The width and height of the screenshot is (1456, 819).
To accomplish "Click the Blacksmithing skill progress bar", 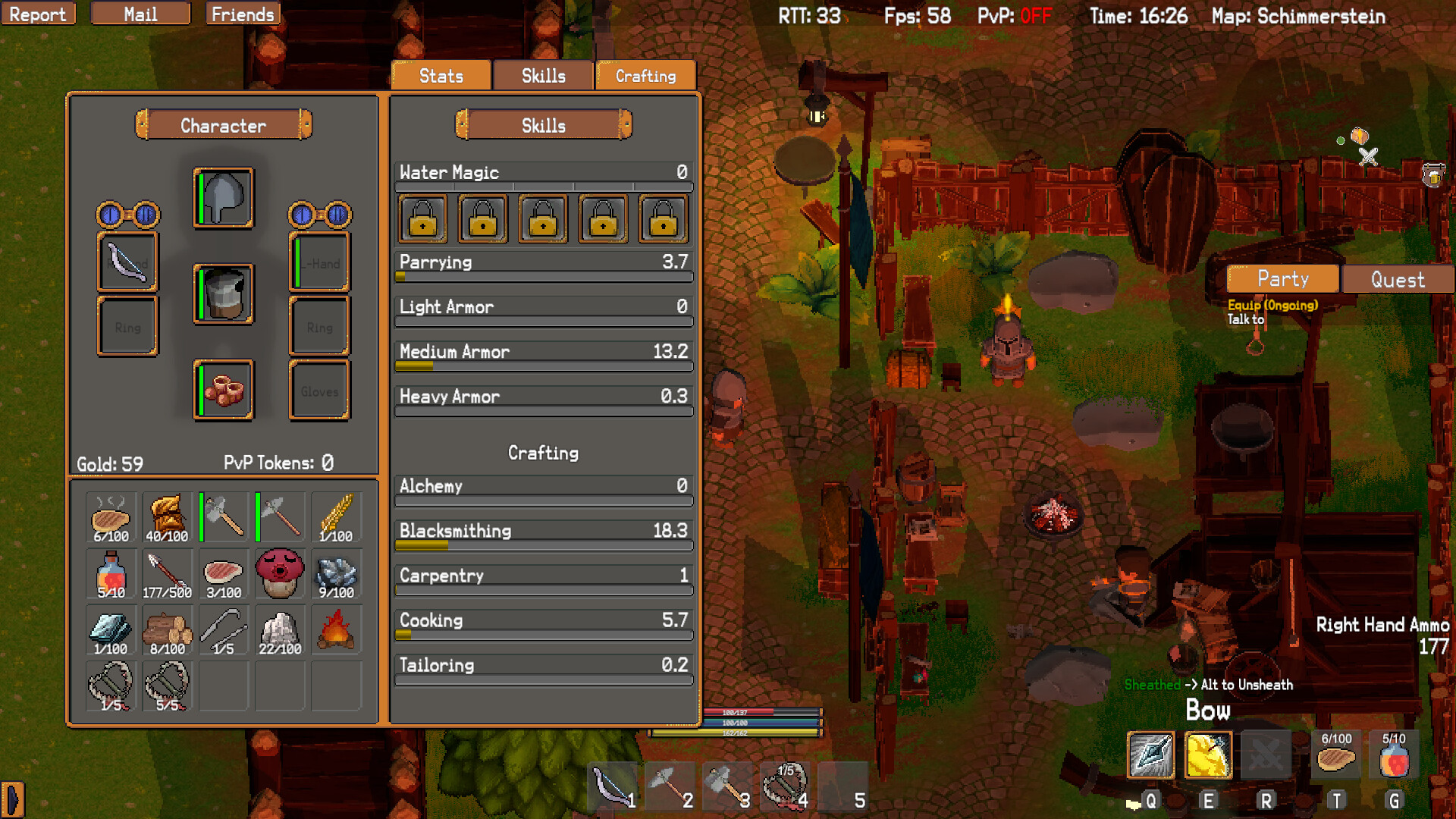I will [543, 544].
